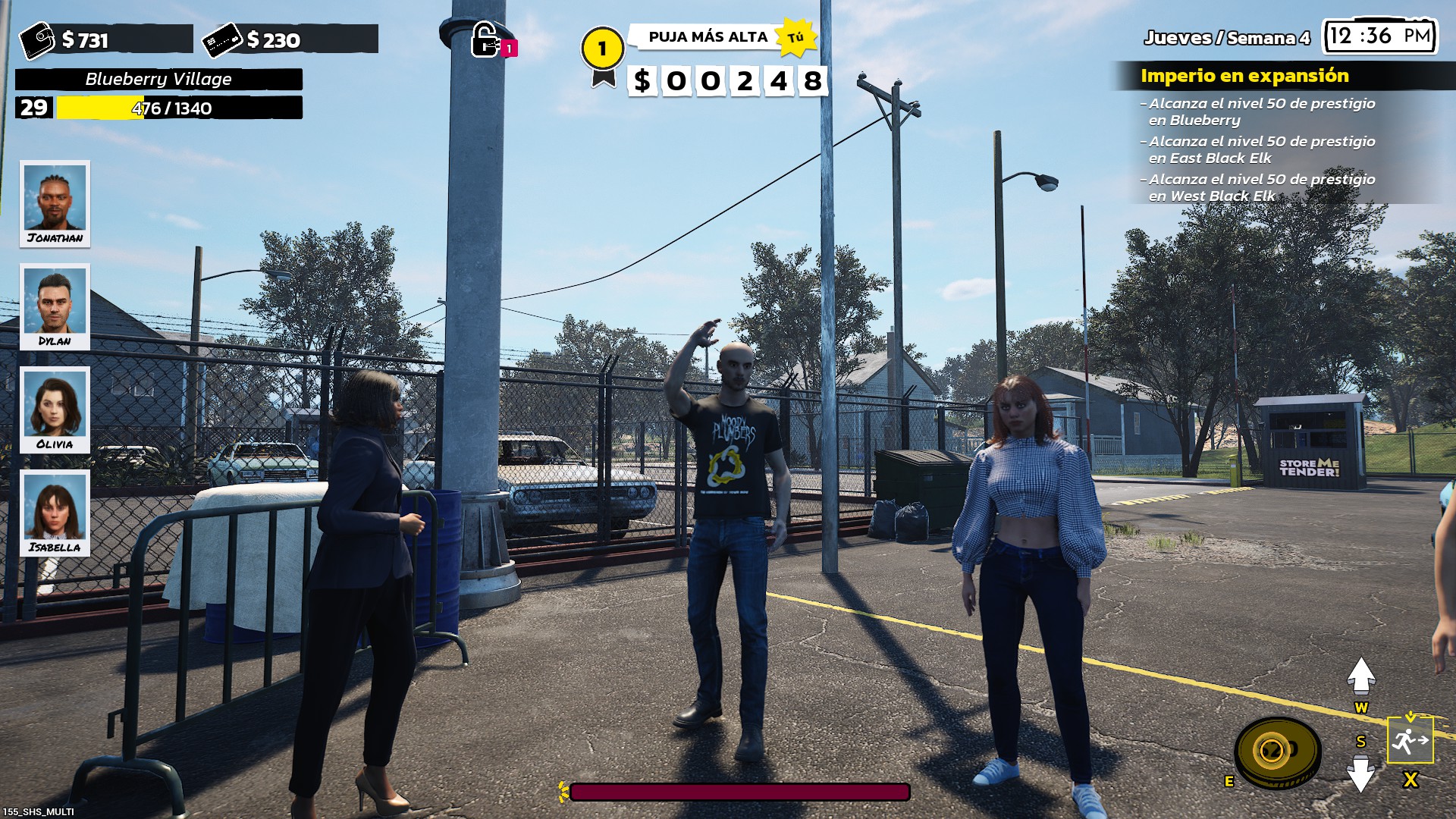Select Jonathan's bidder portrait
The width and height of the screenshot is (1456, 819).
(55, 202)
